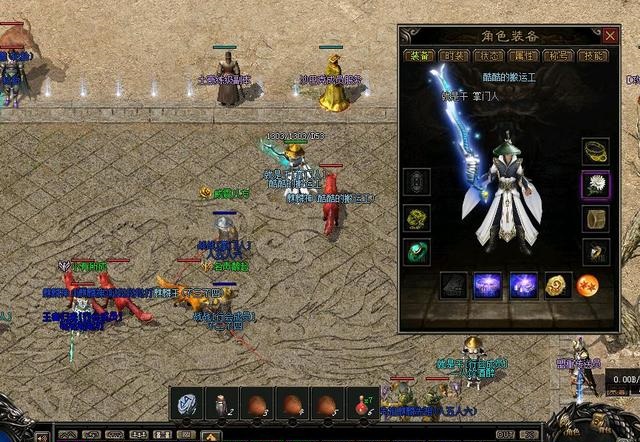Select the blue crystal stone hotbar slot
Viewport: 640px width, 442px height.
tap(188, 405)
